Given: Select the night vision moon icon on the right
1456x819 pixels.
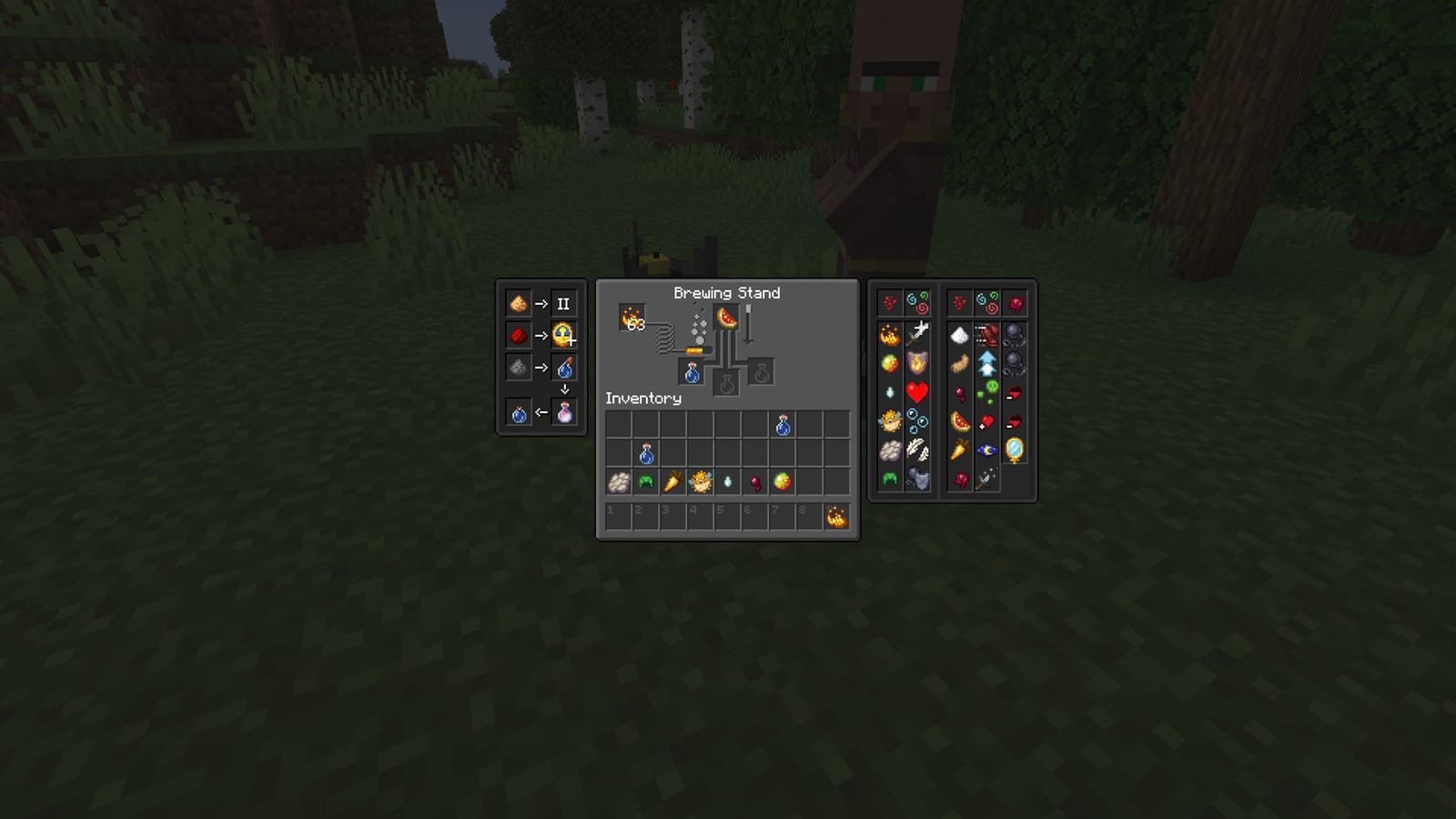Looking at the screenshot, I should [x=986, y=450].
